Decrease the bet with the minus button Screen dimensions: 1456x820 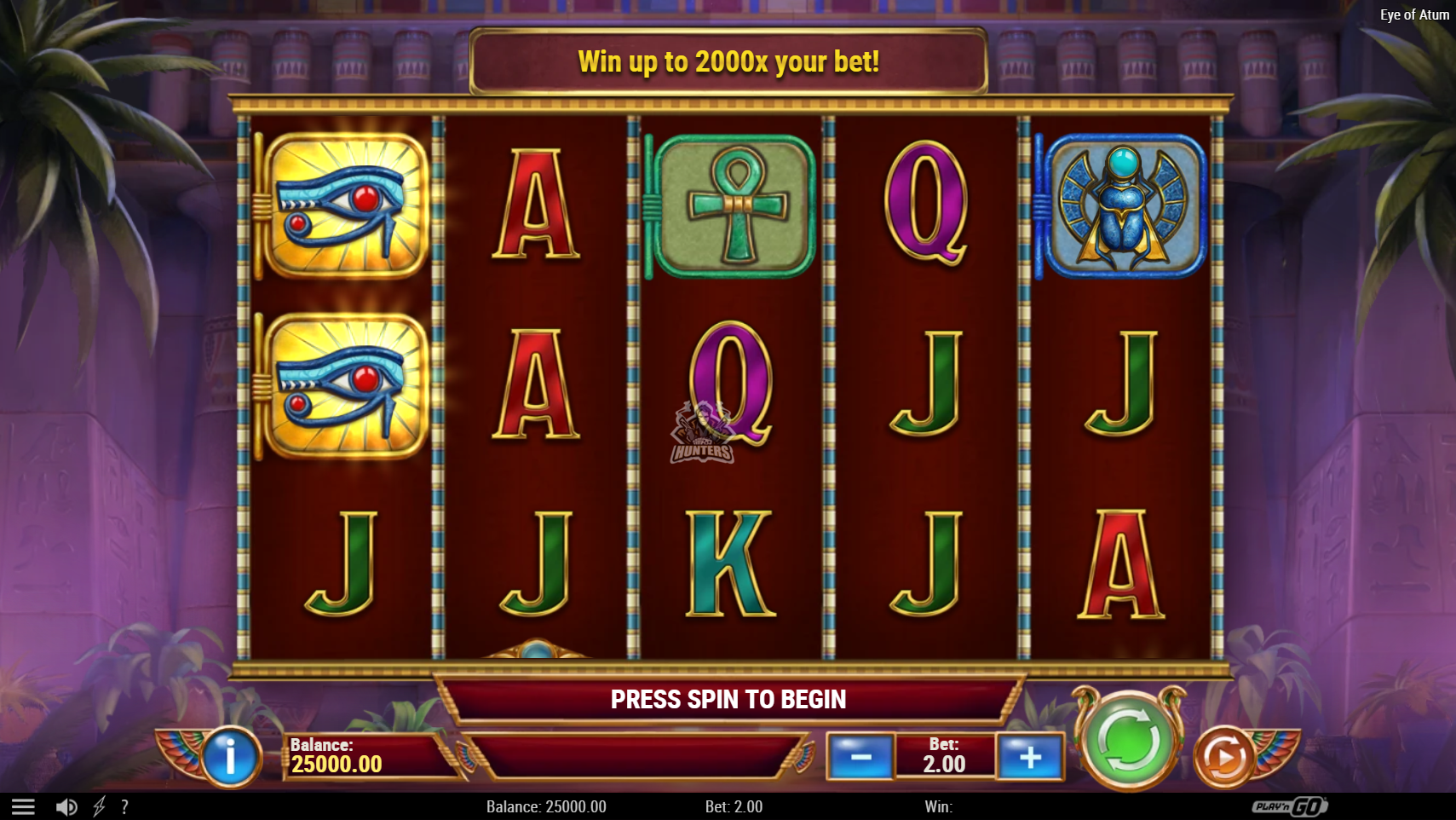click(860, 756)
